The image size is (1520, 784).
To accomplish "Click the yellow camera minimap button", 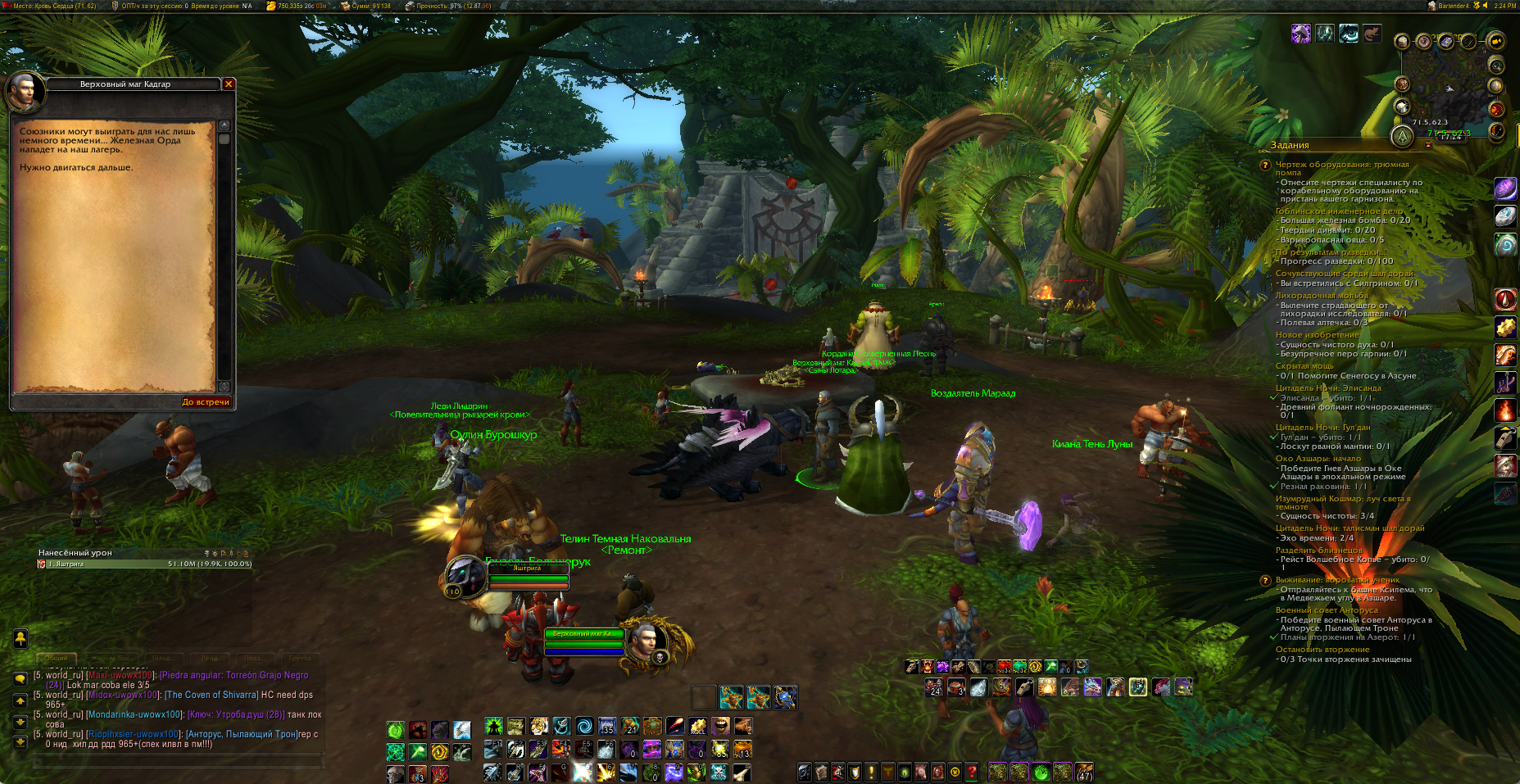I will 1495,41.
